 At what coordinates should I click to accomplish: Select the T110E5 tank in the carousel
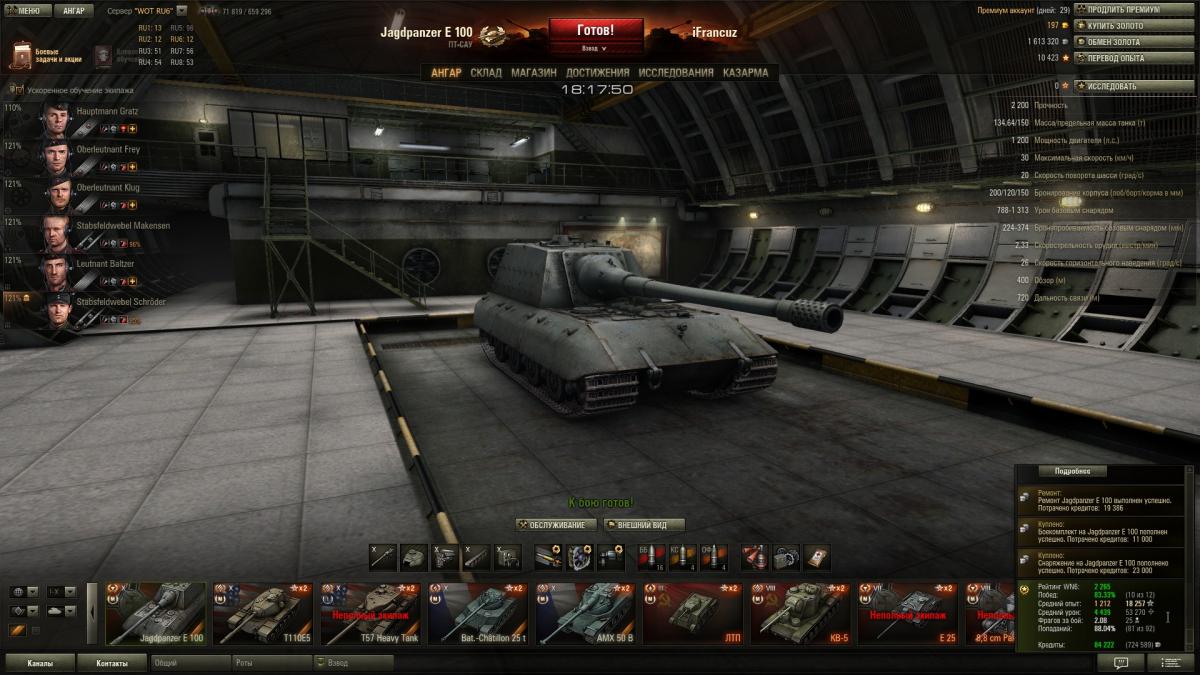(263, 613)
